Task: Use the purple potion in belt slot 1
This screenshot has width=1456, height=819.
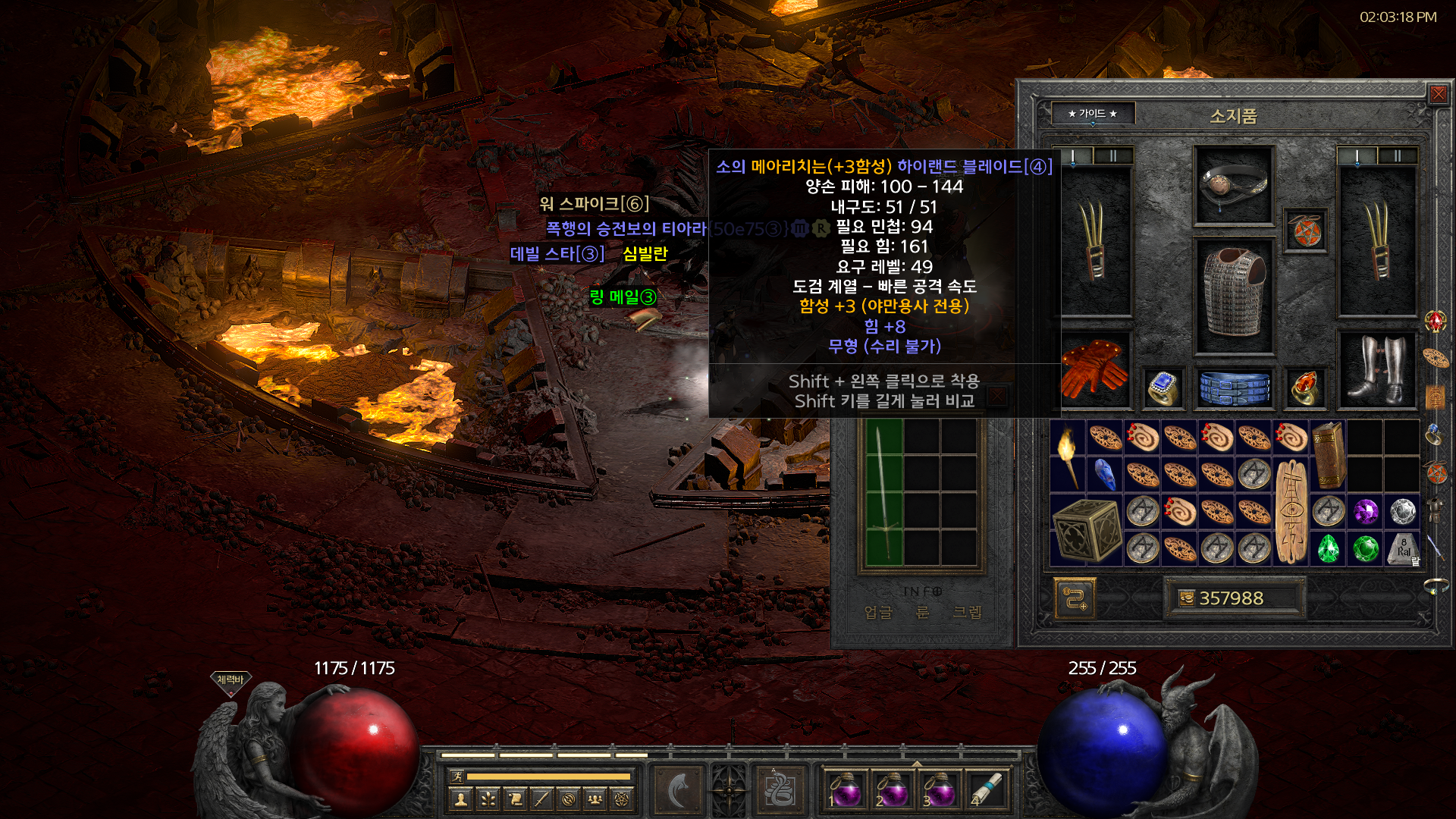Action: pyautogui.click(x=844, y=789)
